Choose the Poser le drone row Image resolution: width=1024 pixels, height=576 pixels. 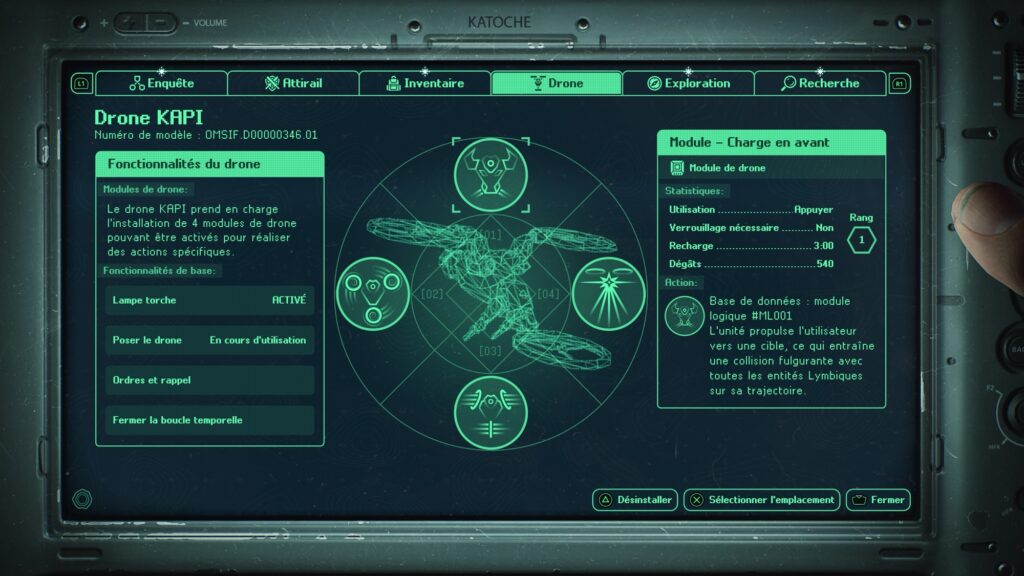point(210,340)
